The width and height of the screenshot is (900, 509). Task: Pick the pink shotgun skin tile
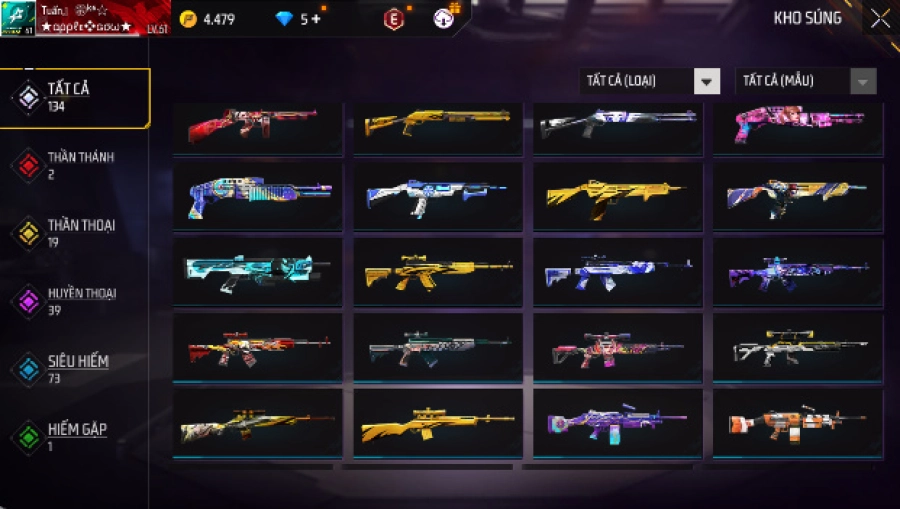tap(797, 125)
